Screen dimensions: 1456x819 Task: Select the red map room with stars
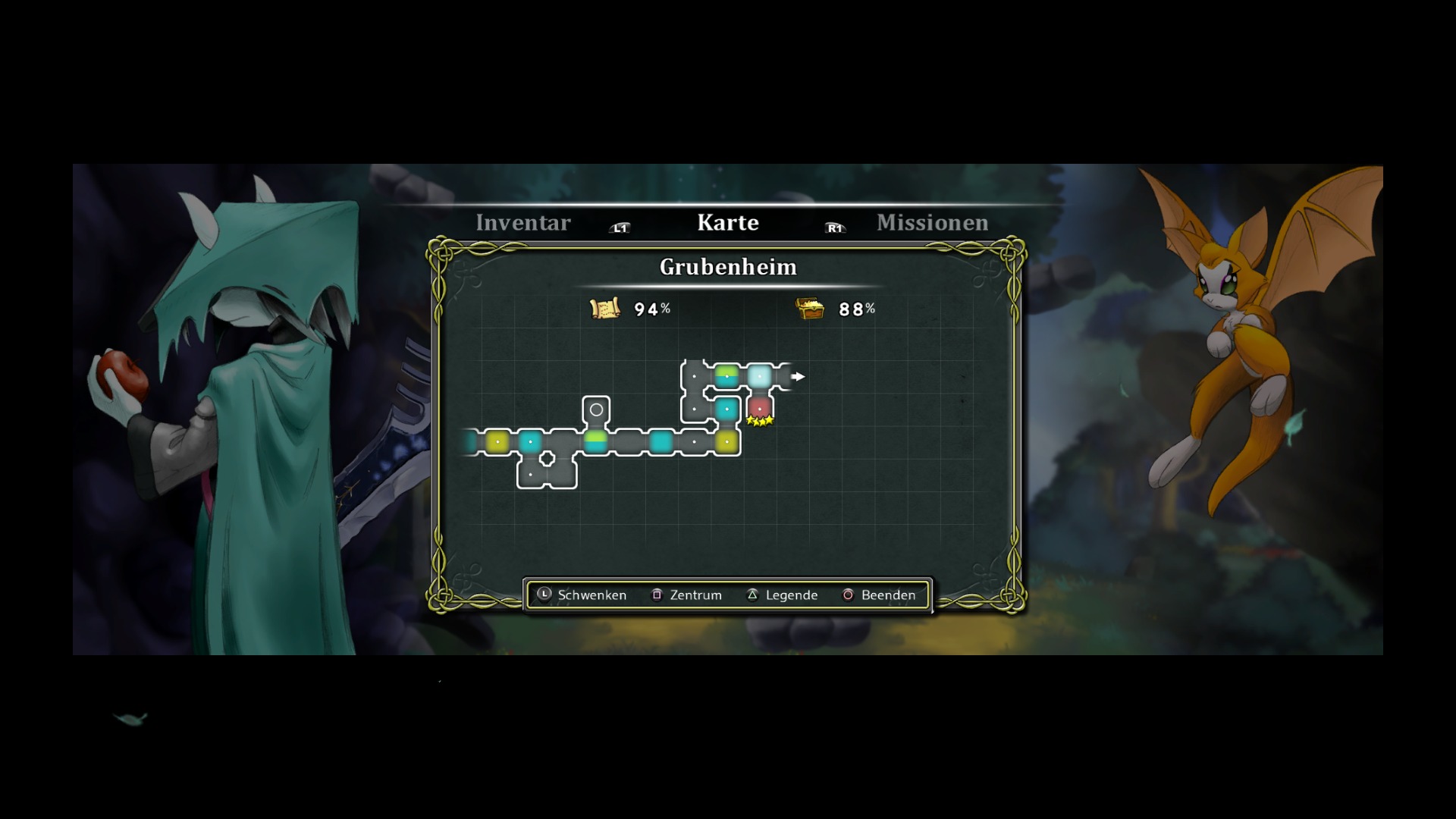pos(759,408)
